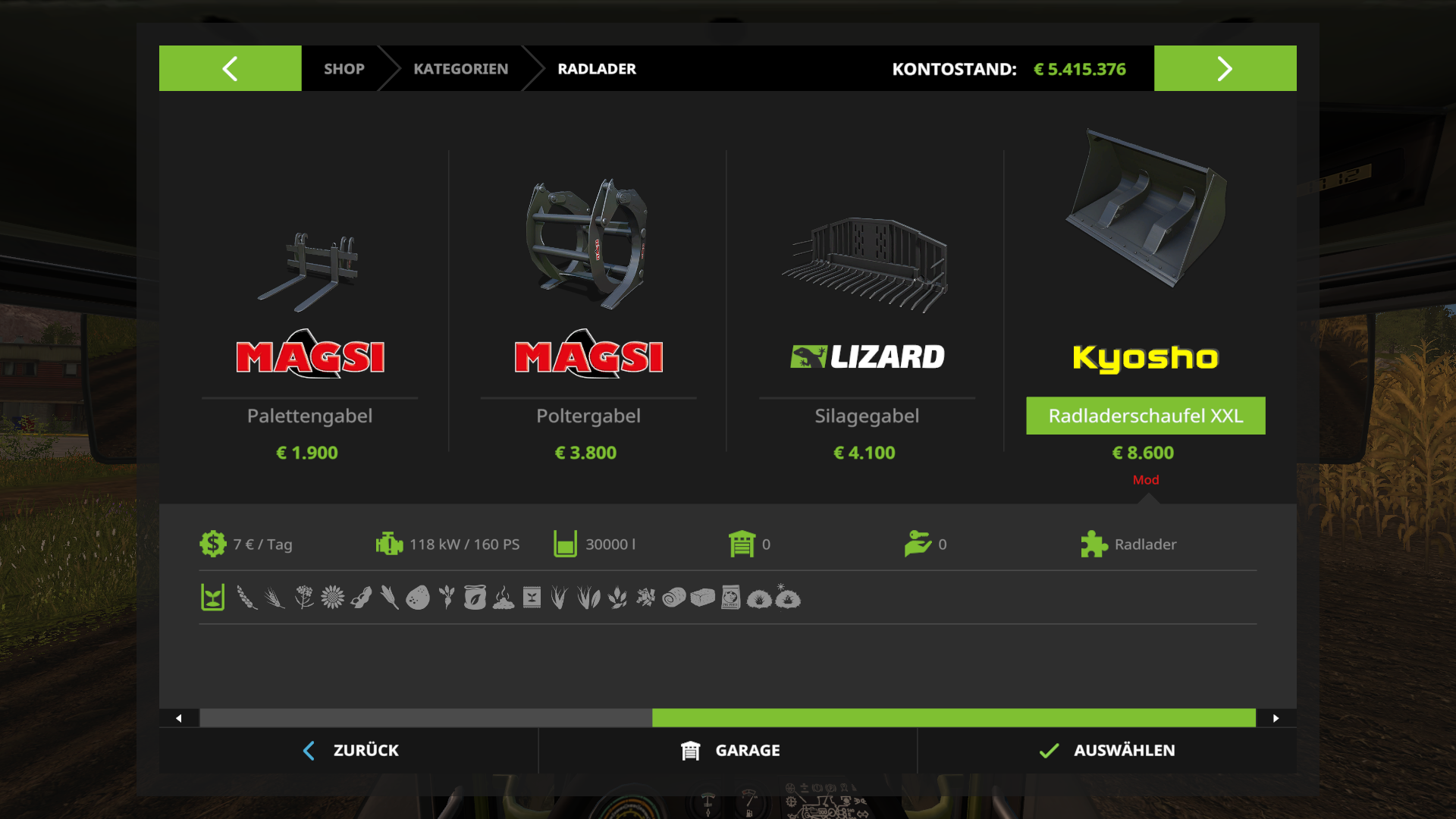Click the scrollbar's right arrow
This screenshot has width=1456, height=819.
(1276, 718)
